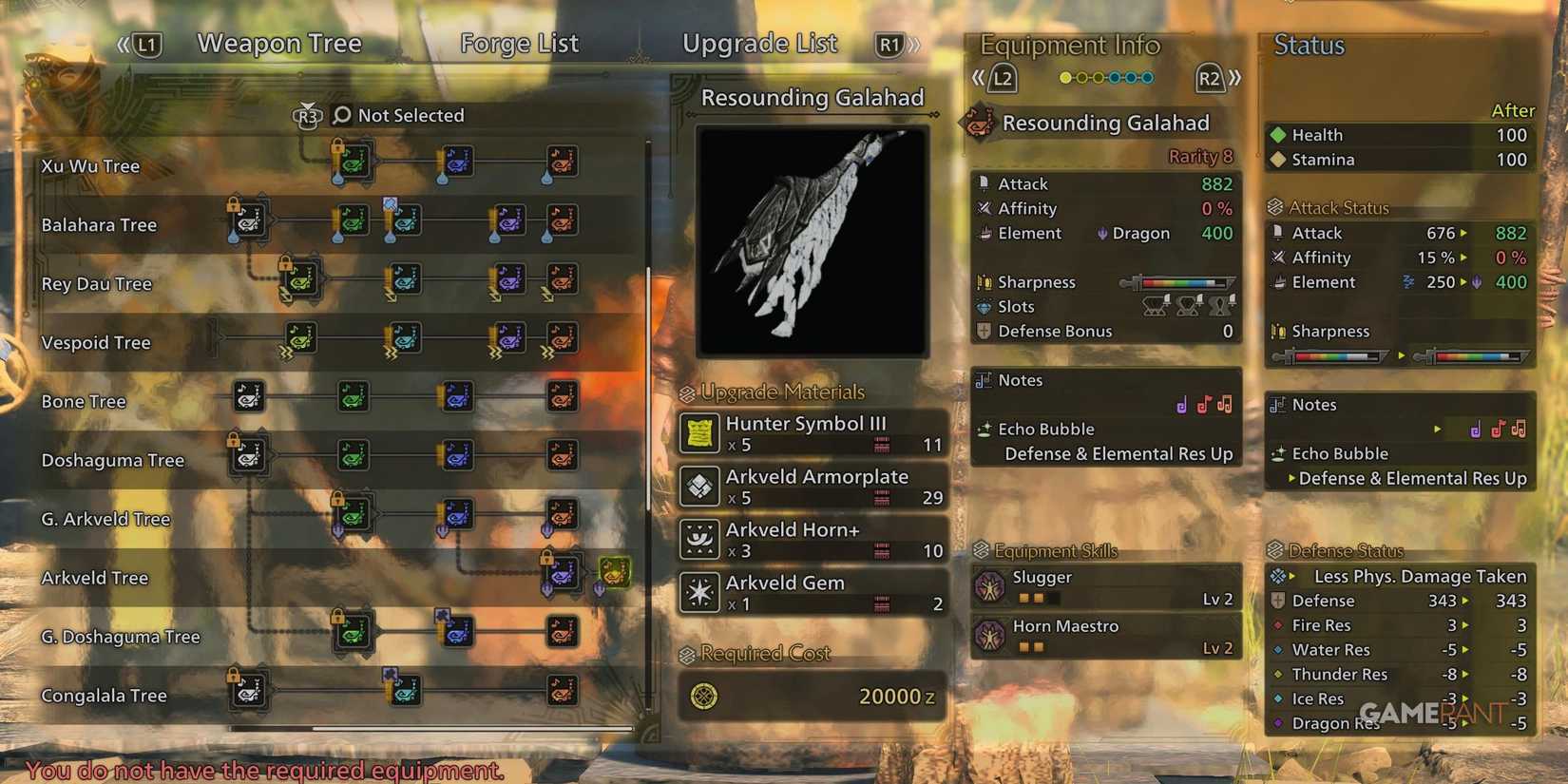This screenshot has width=1568, height=784.
Task: Select the highlighted Arkveld Tree weapon node
Action: point(615,574)
